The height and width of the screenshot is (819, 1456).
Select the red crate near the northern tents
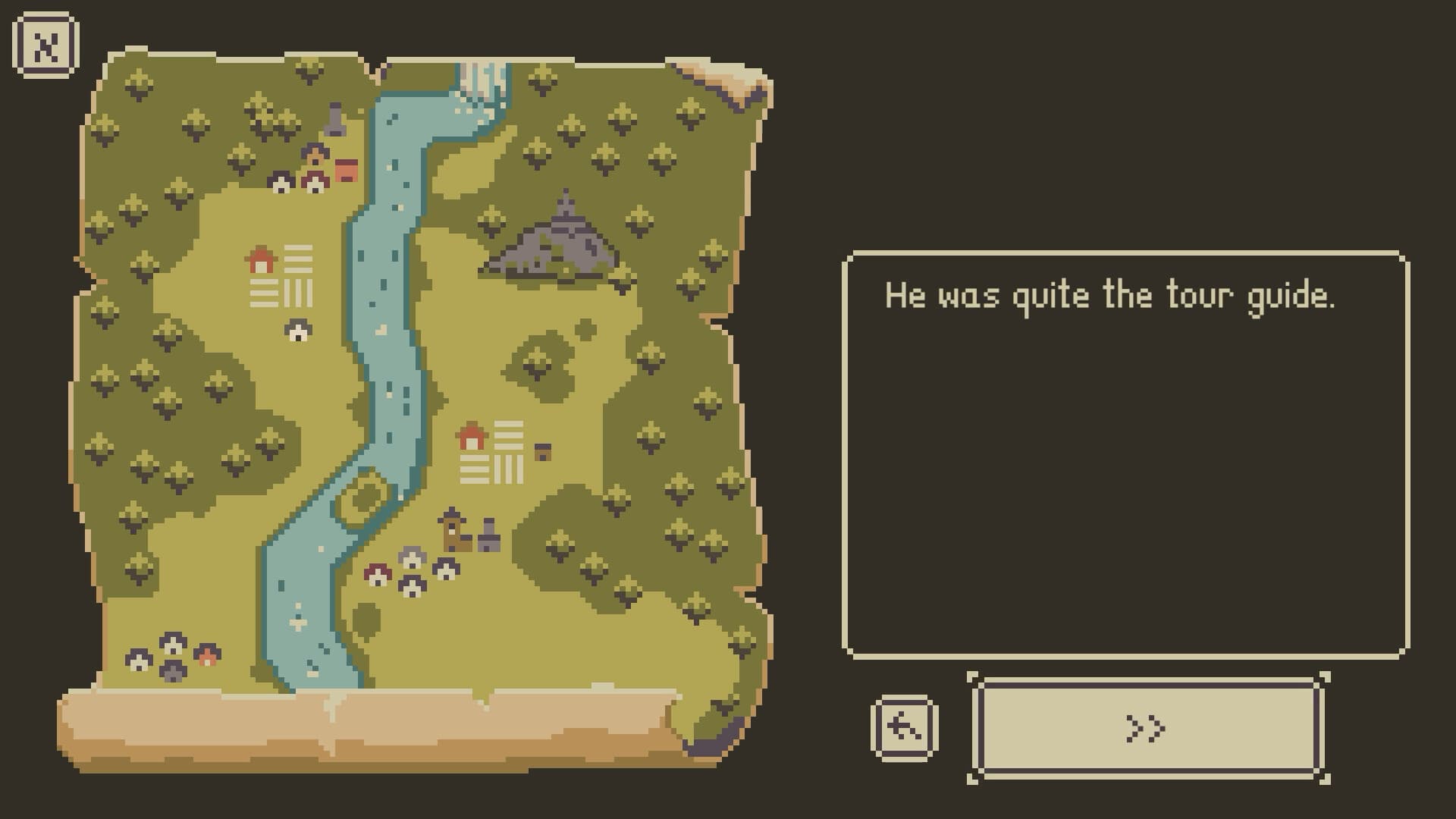point(347,168)
